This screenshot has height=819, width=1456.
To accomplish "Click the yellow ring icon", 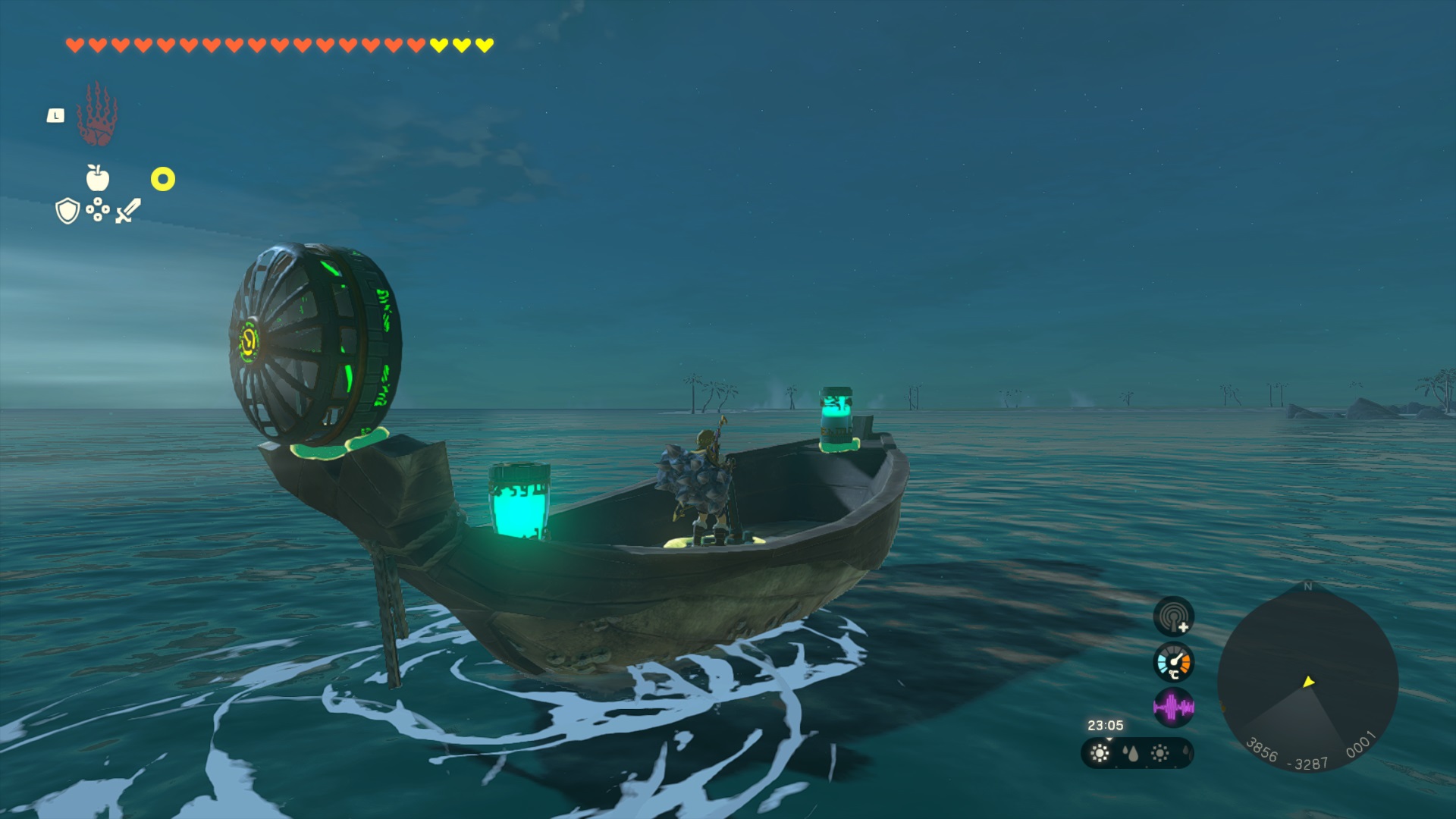I will [x=162, y=179].
